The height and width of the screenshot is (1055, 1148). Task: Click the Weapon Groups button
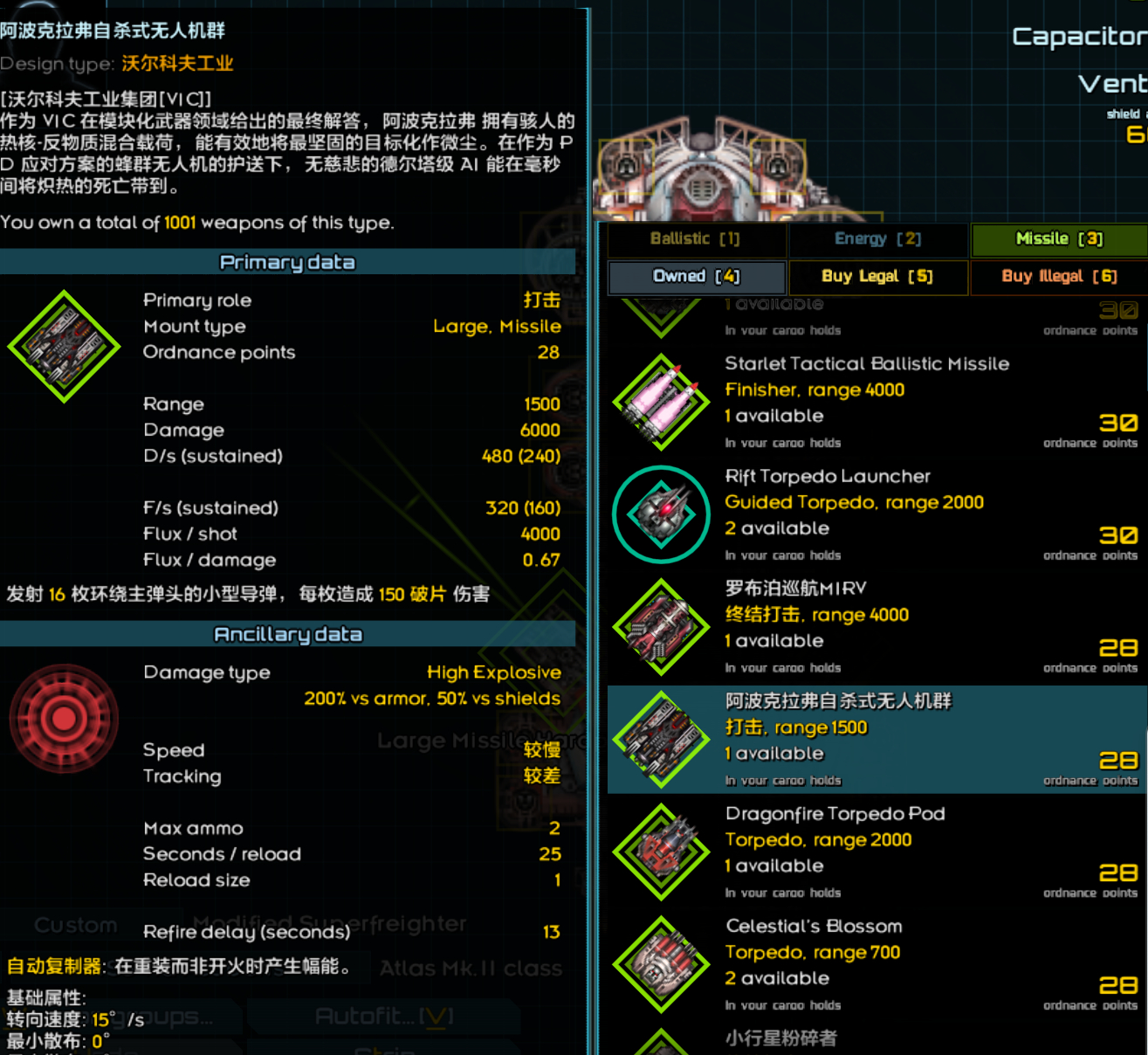122,1017
